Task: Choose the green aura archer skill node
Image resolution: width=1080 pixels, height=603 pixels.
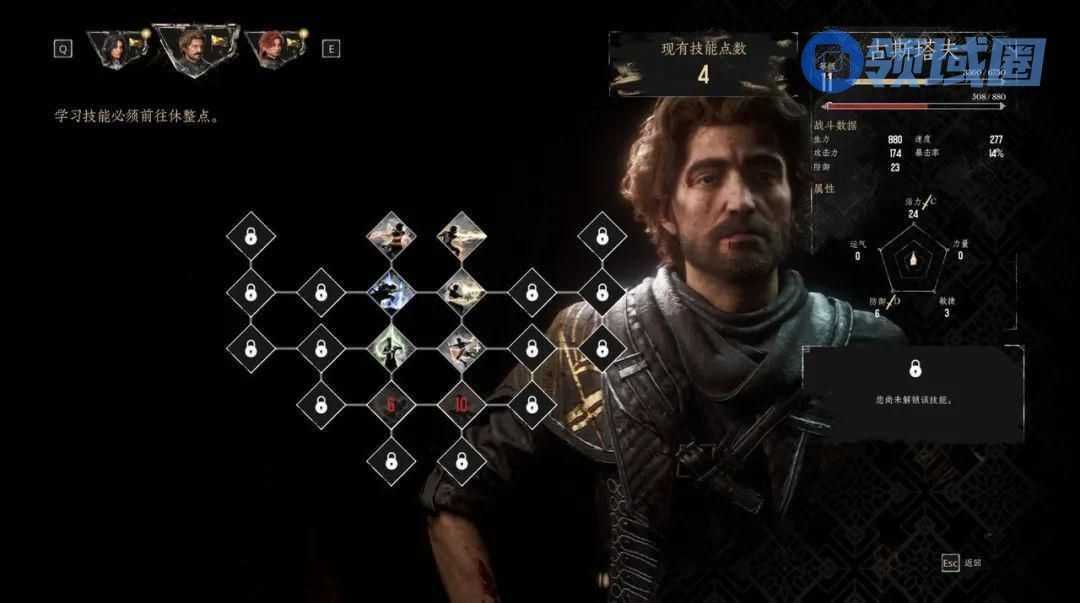Action: click(391, 348)
